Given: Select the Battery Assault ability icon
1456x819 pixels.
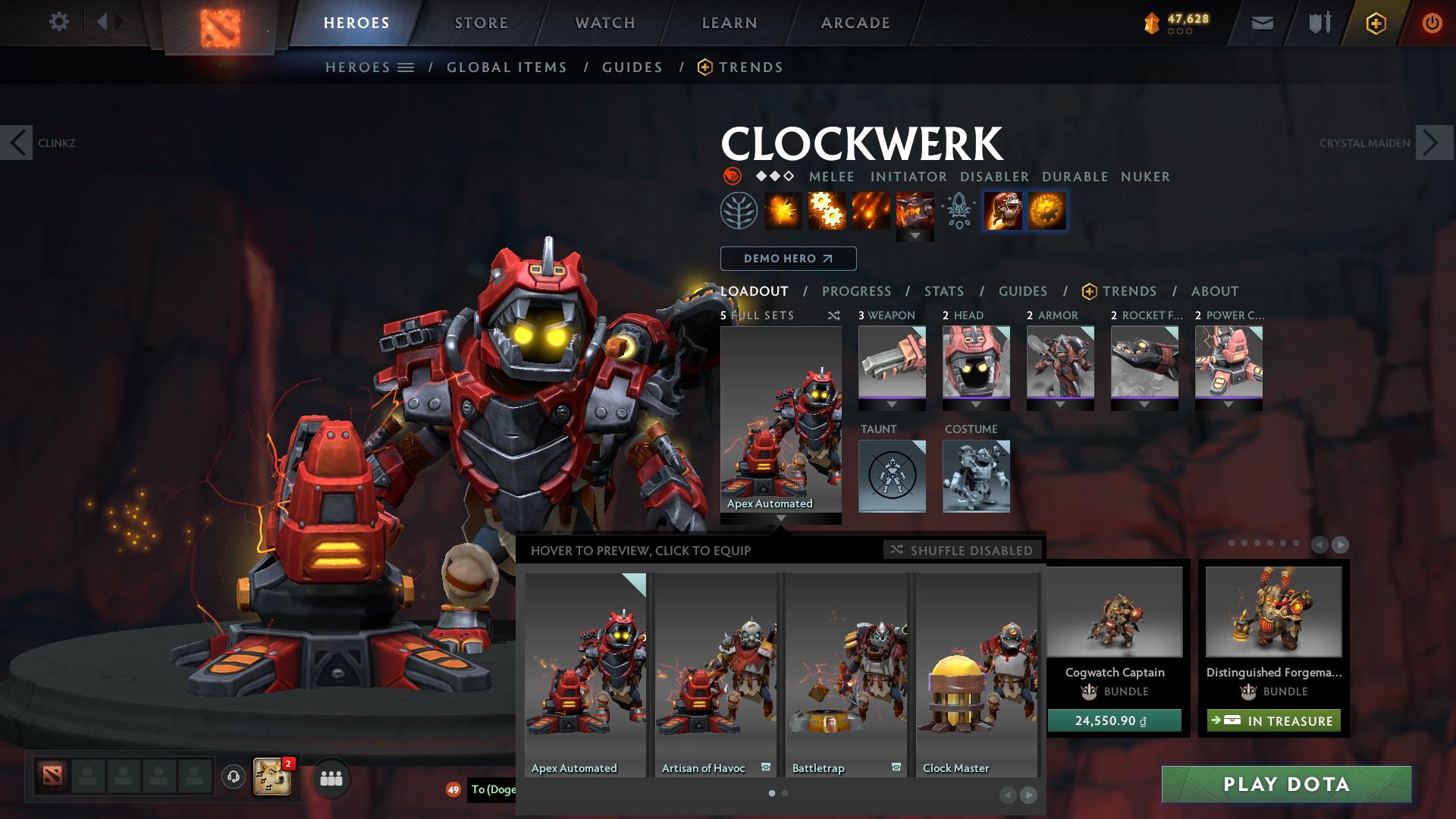Looking at the screenshot, I should pyautogui.click(x=783, y=211).
